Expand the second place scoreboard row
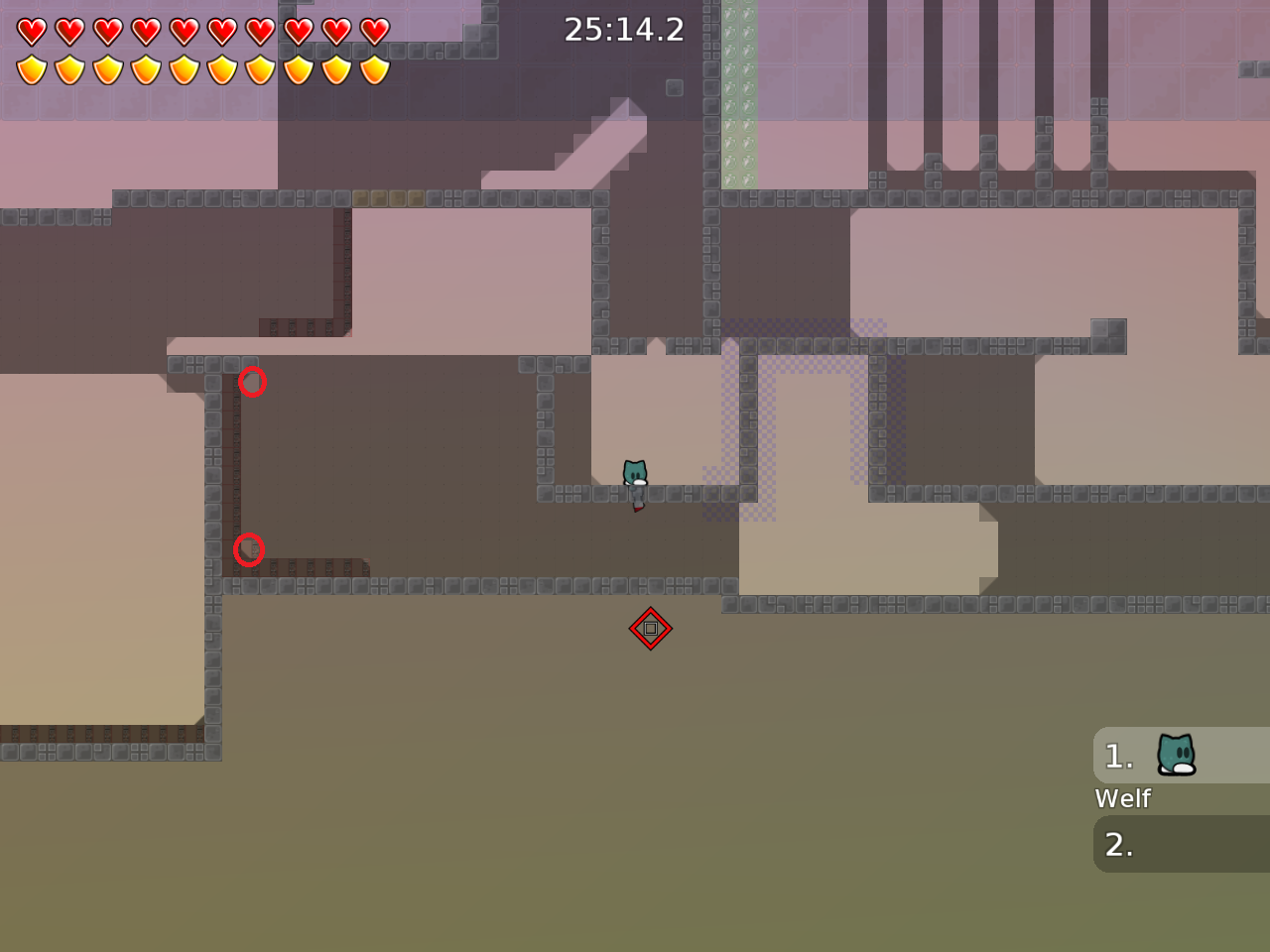This screenshot has height=952, width=1270. coord(1181,844)
